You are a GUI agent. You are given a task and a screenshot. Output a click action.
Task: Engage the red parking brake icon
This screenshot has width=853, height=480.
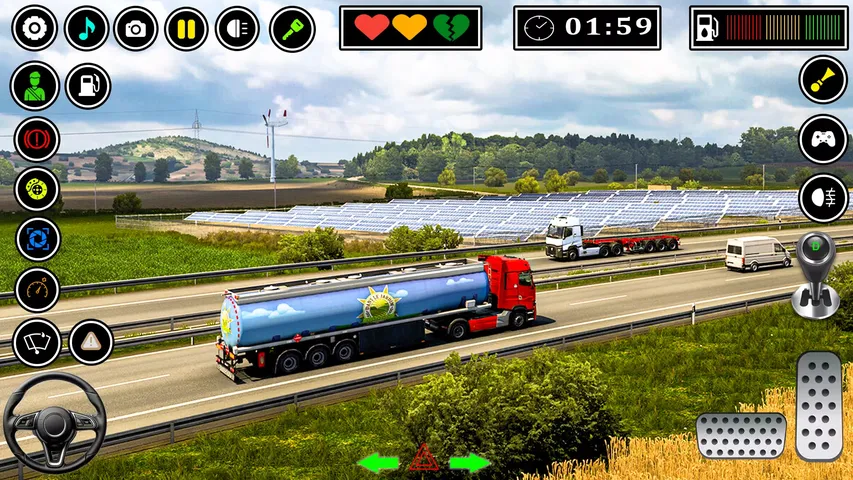[x=37, y=139]
